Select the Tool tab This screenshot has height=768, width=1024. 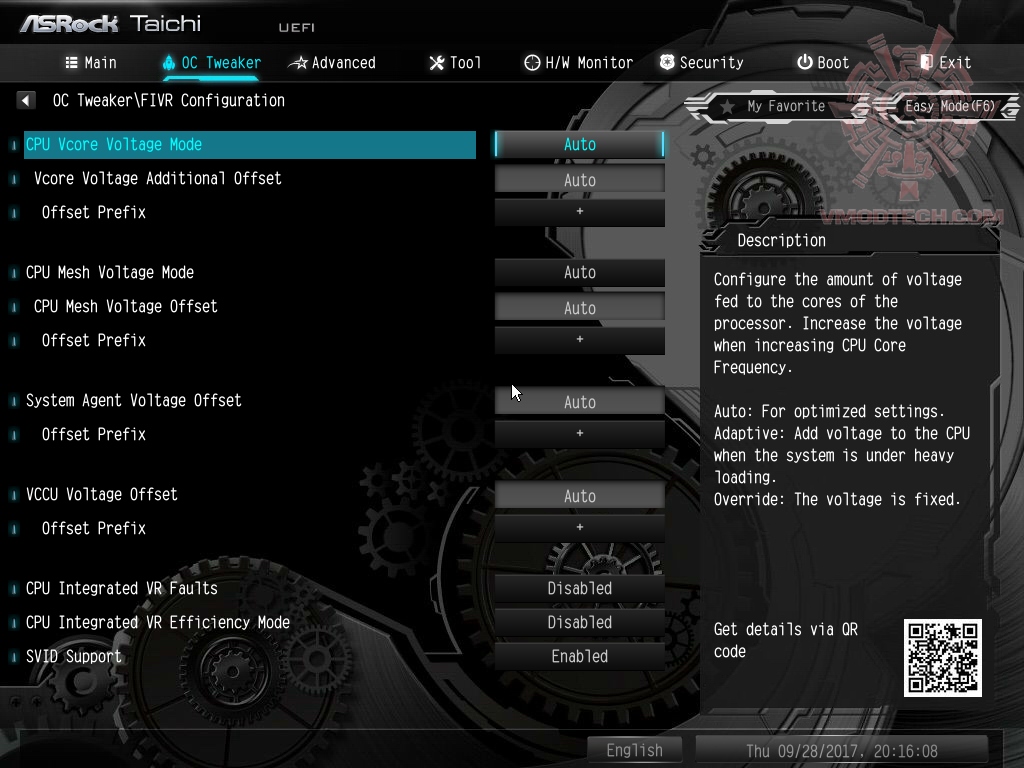[x=455, y=62]
